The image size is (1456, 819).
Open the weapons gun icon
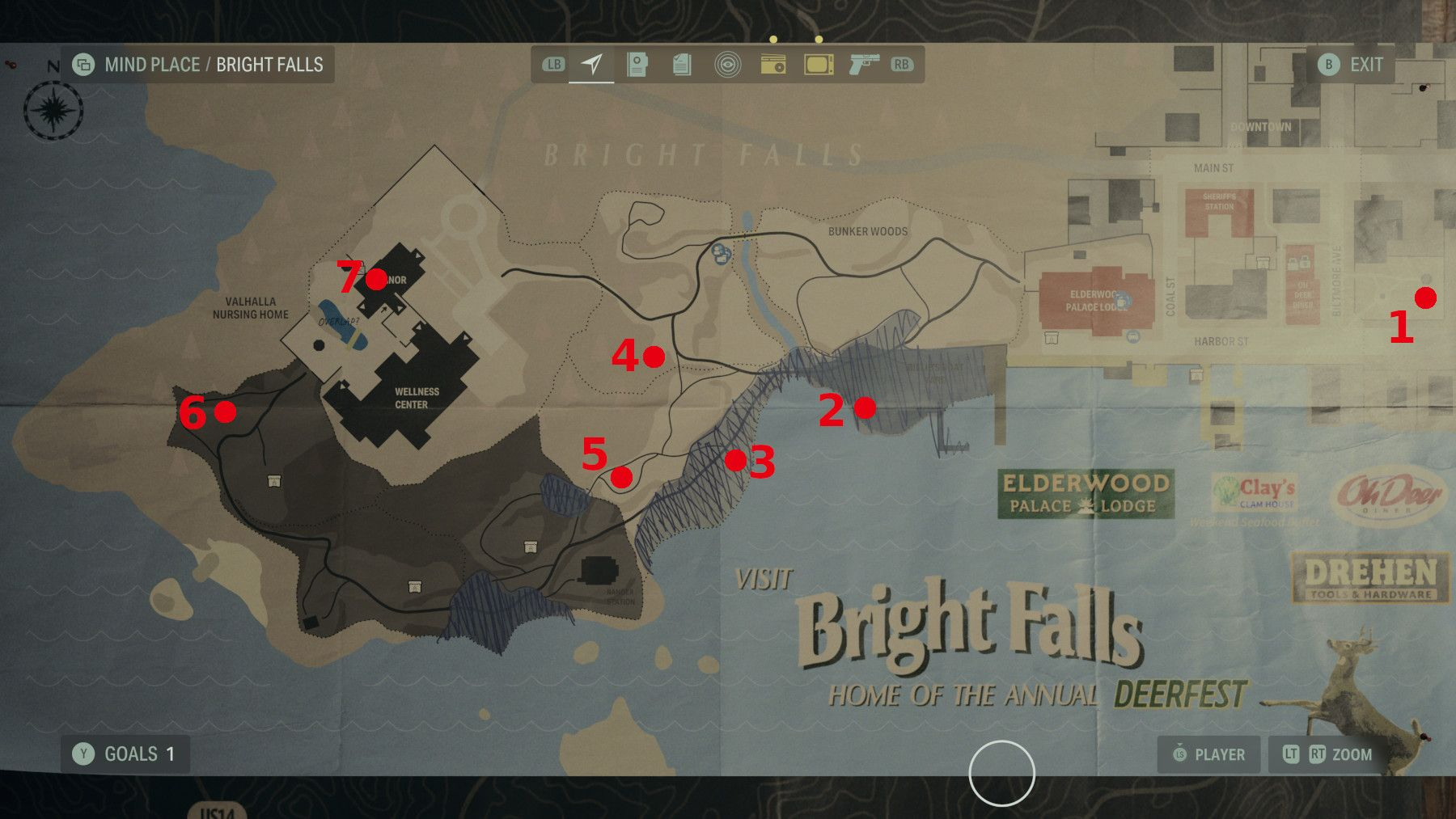(863, 64)
